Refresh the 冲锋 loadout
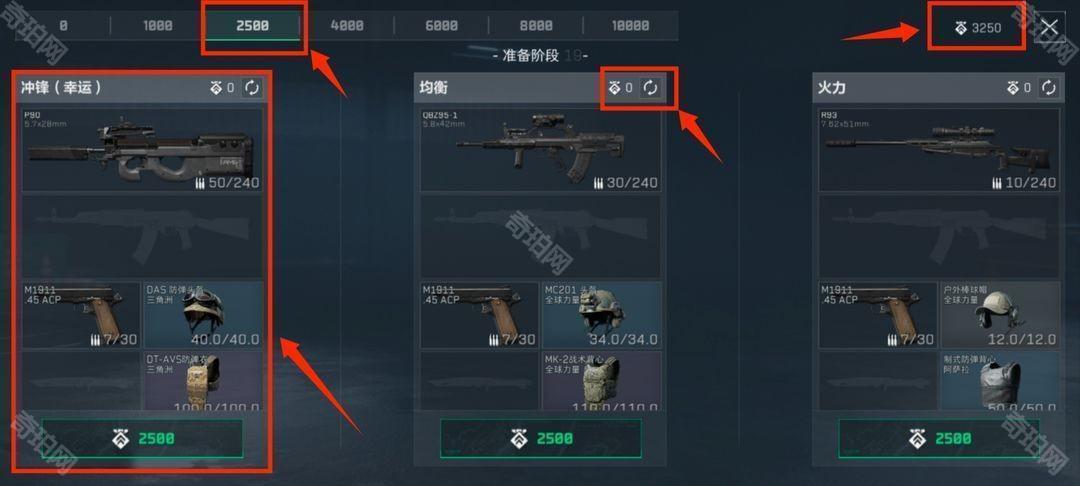 click(252, 88)
